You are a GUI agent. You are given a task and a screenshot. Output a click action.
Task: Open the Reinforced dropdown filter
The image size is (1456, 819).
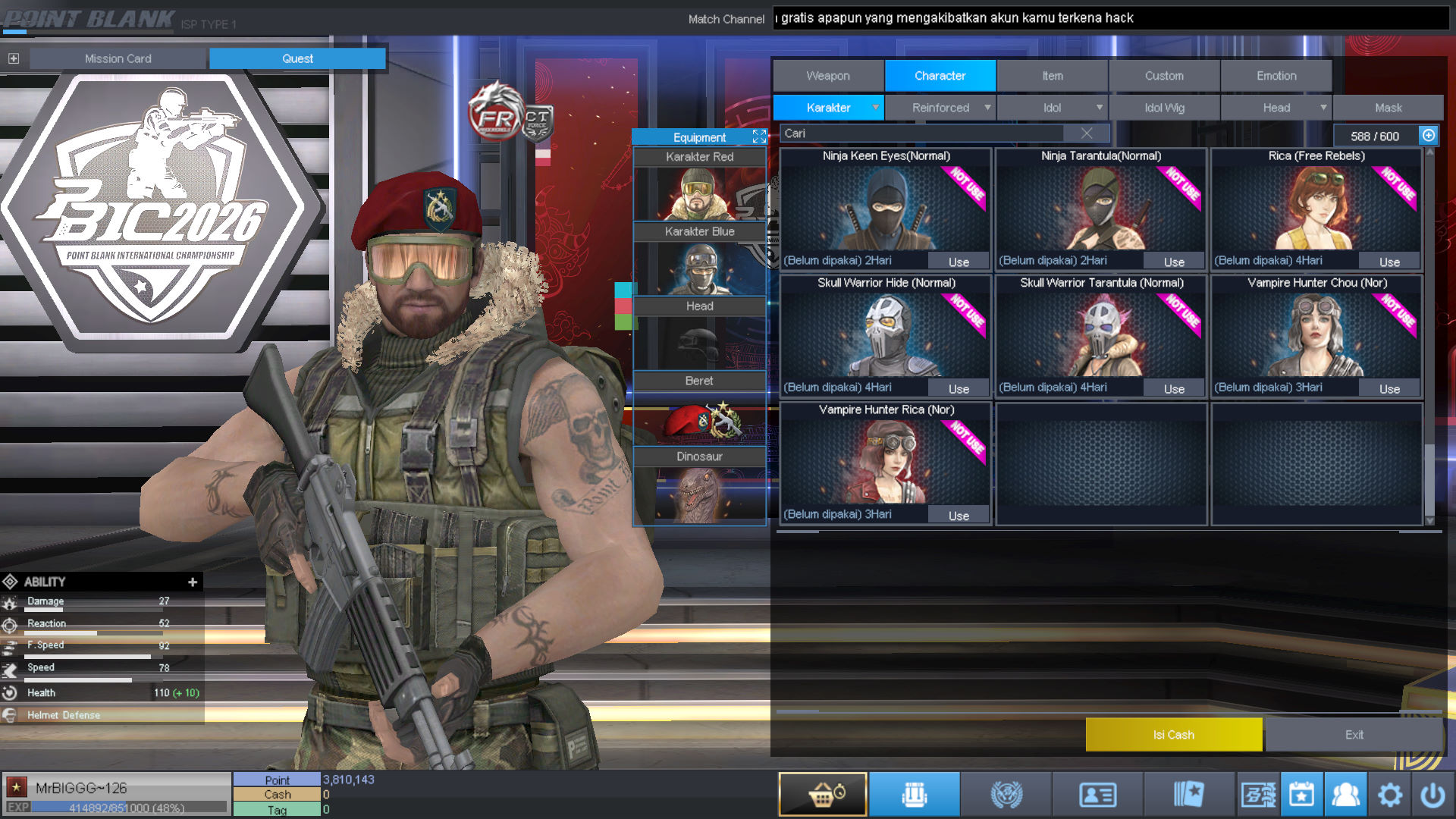click(940, 108)
